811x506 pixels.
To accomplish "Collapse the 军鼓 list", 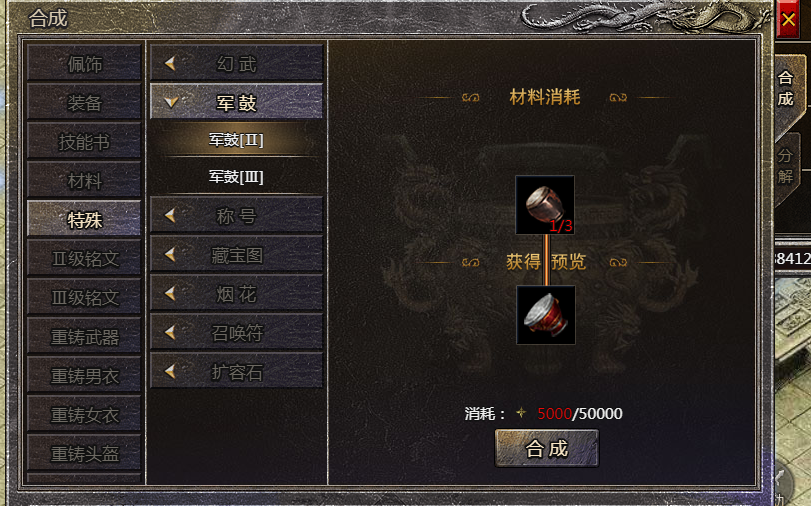I will [236, 102].
